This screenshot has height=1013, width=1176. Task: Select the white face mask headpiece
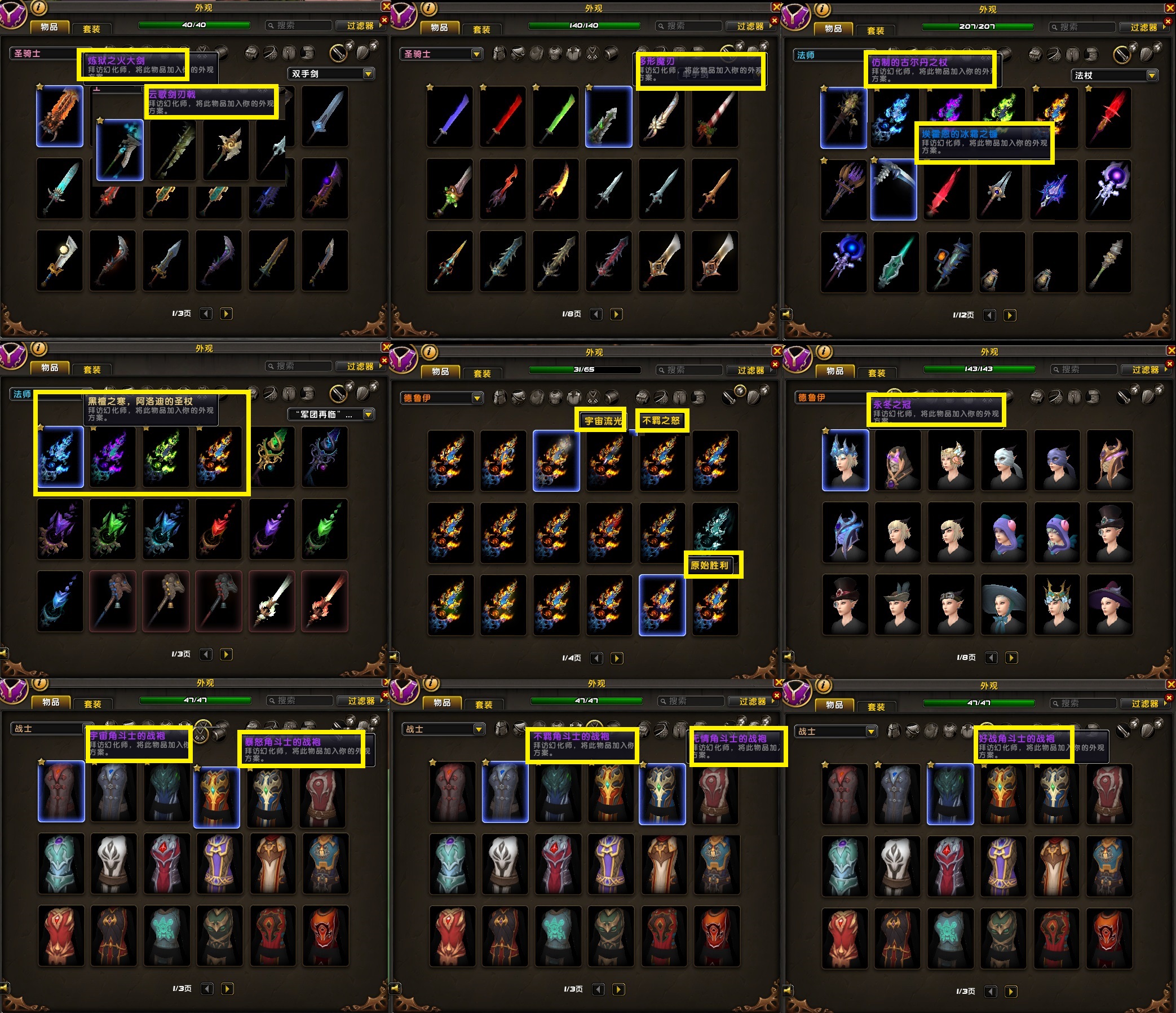point(1004,460)
